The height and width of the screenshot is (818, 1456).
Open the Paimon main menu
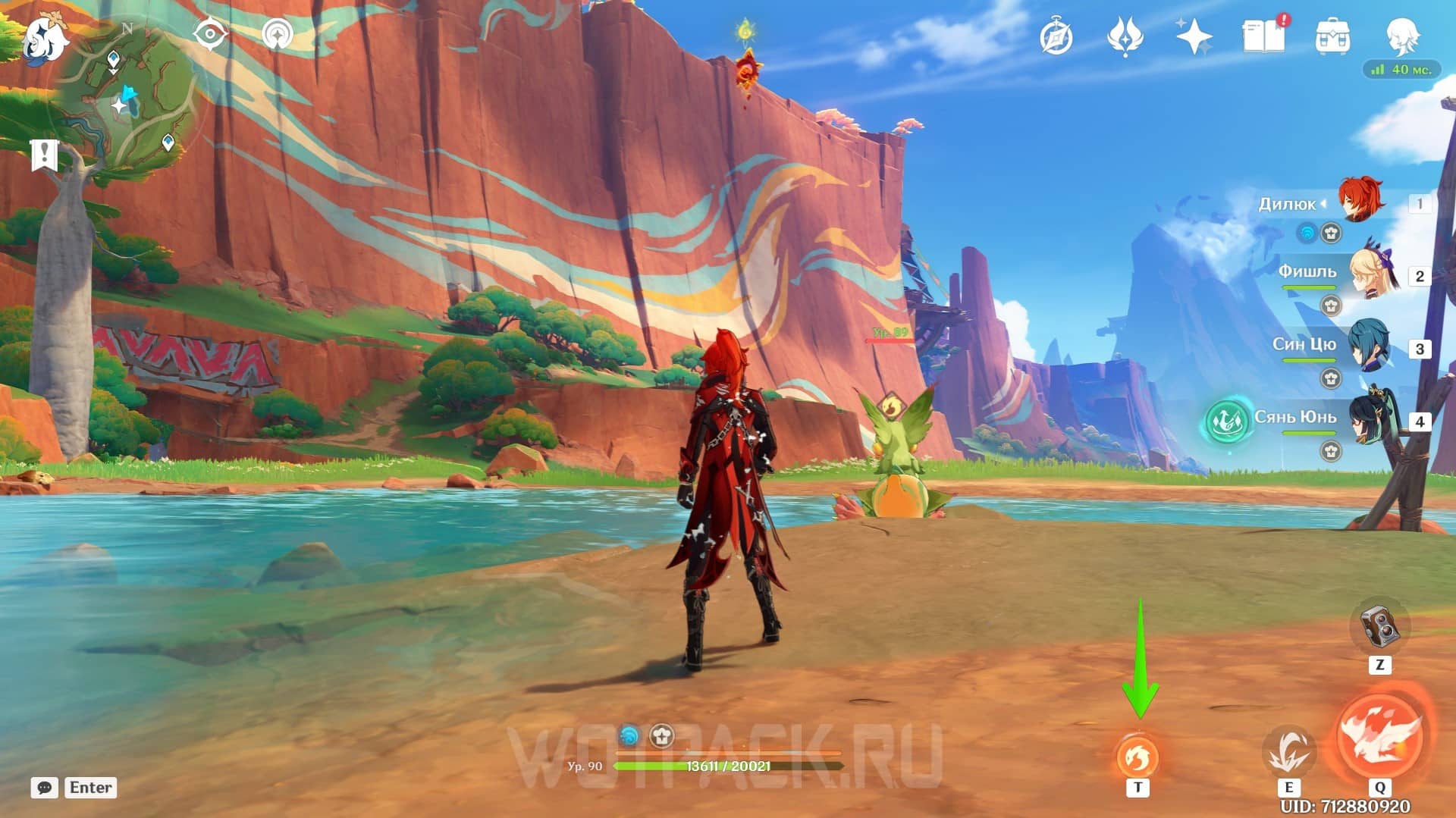pos(44,39)
